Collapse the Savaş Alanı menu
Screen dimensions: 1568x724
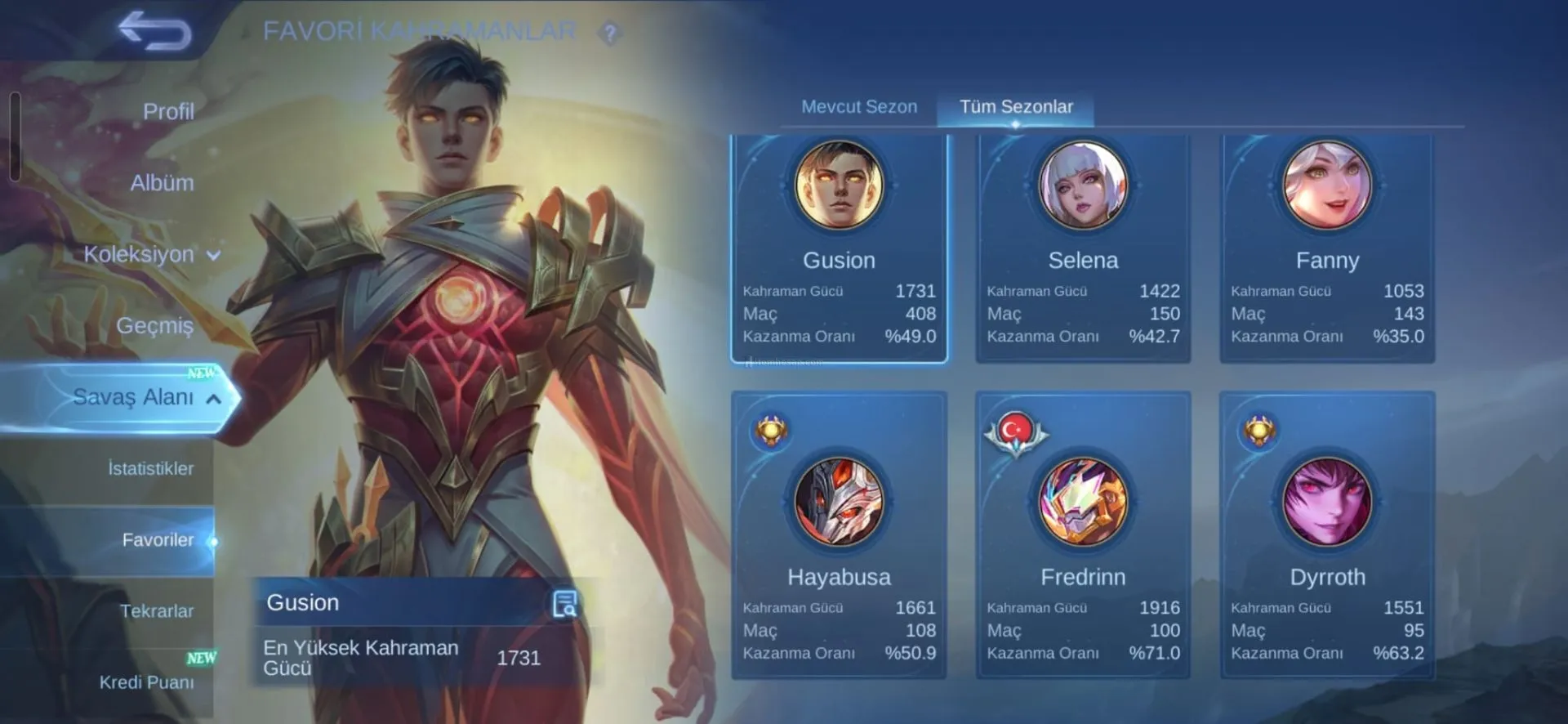pos(145,397)
